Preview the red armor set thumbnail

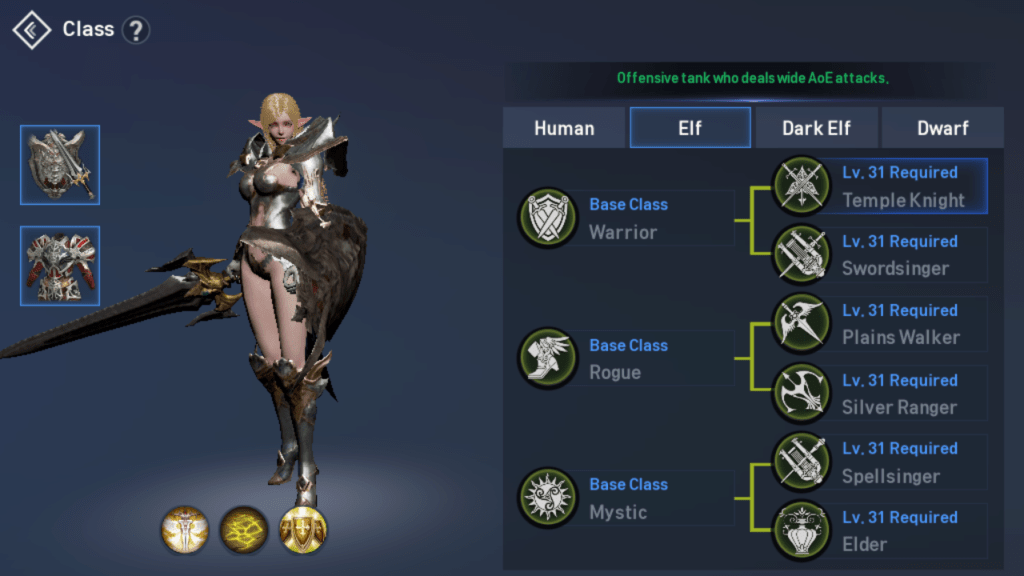(x=60, y=266)
